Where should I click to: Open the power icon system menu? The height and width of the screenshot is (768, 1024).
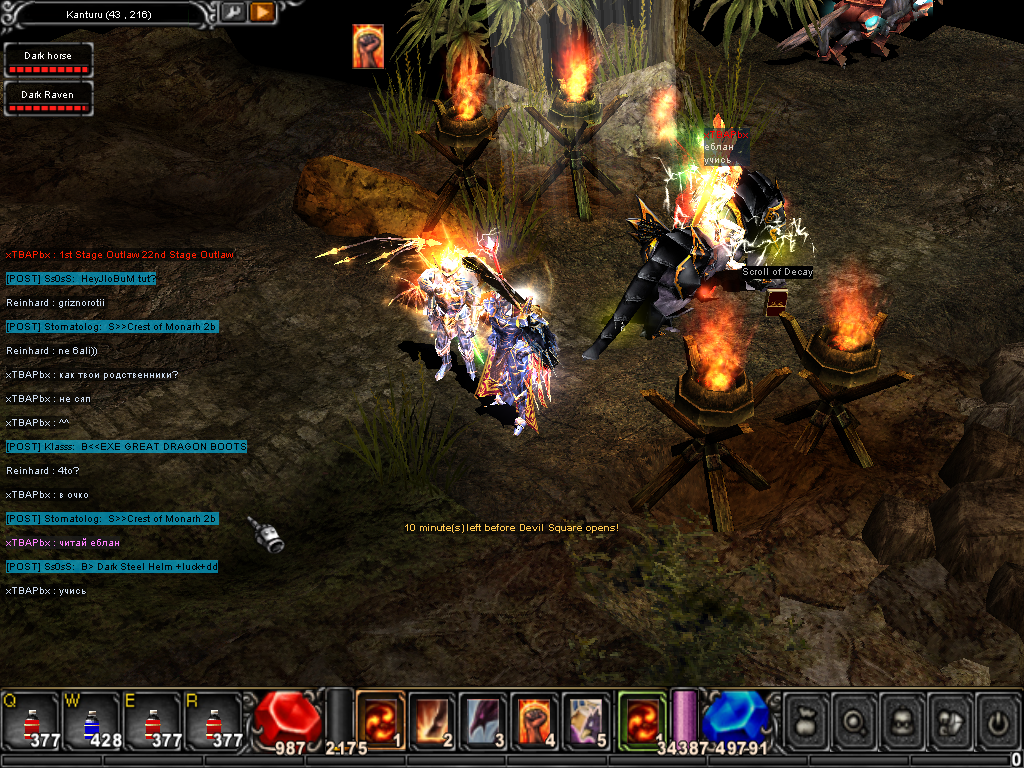(998, 719)
